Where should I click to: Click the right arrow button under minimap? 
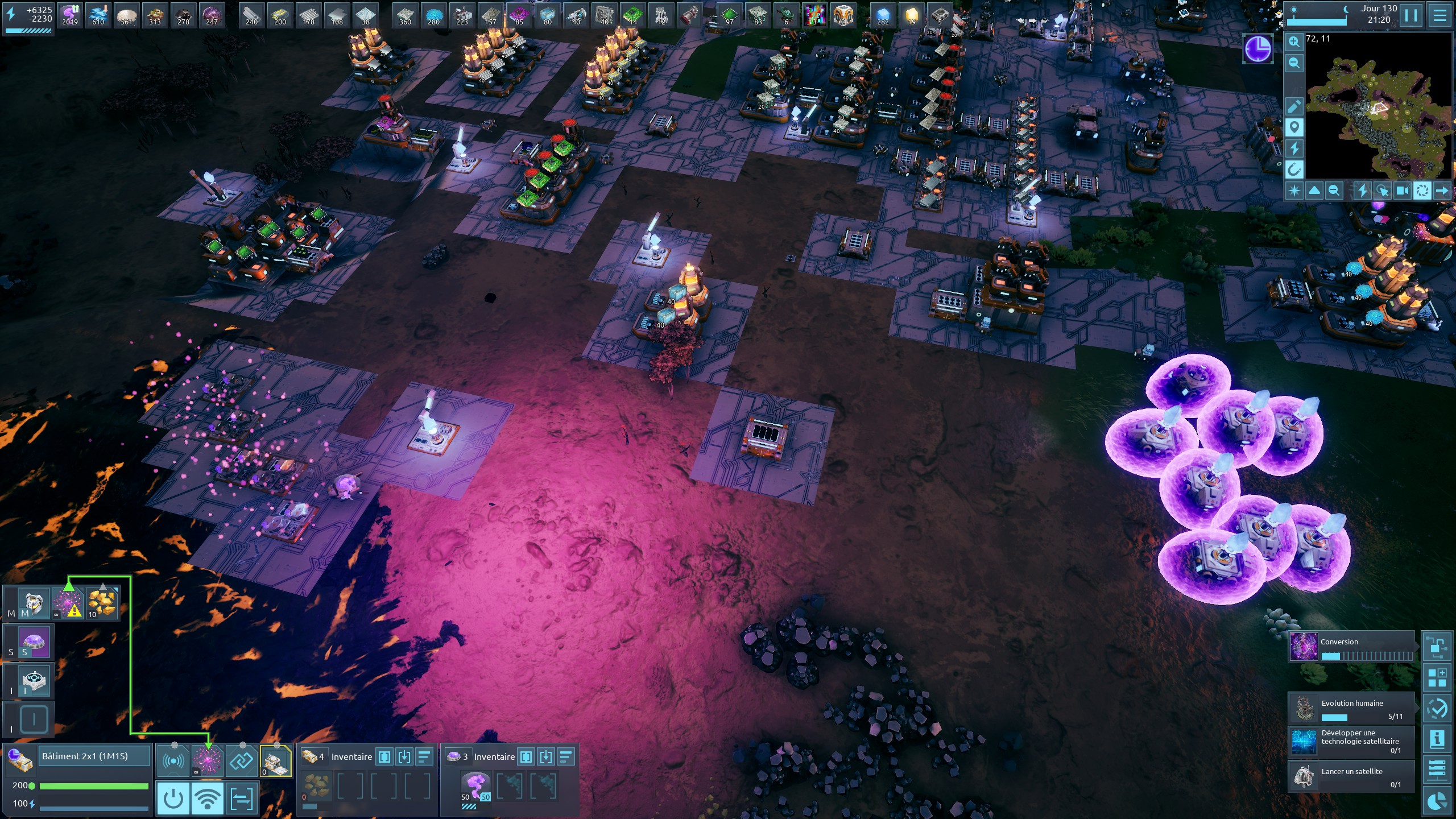click(1442, 191)
